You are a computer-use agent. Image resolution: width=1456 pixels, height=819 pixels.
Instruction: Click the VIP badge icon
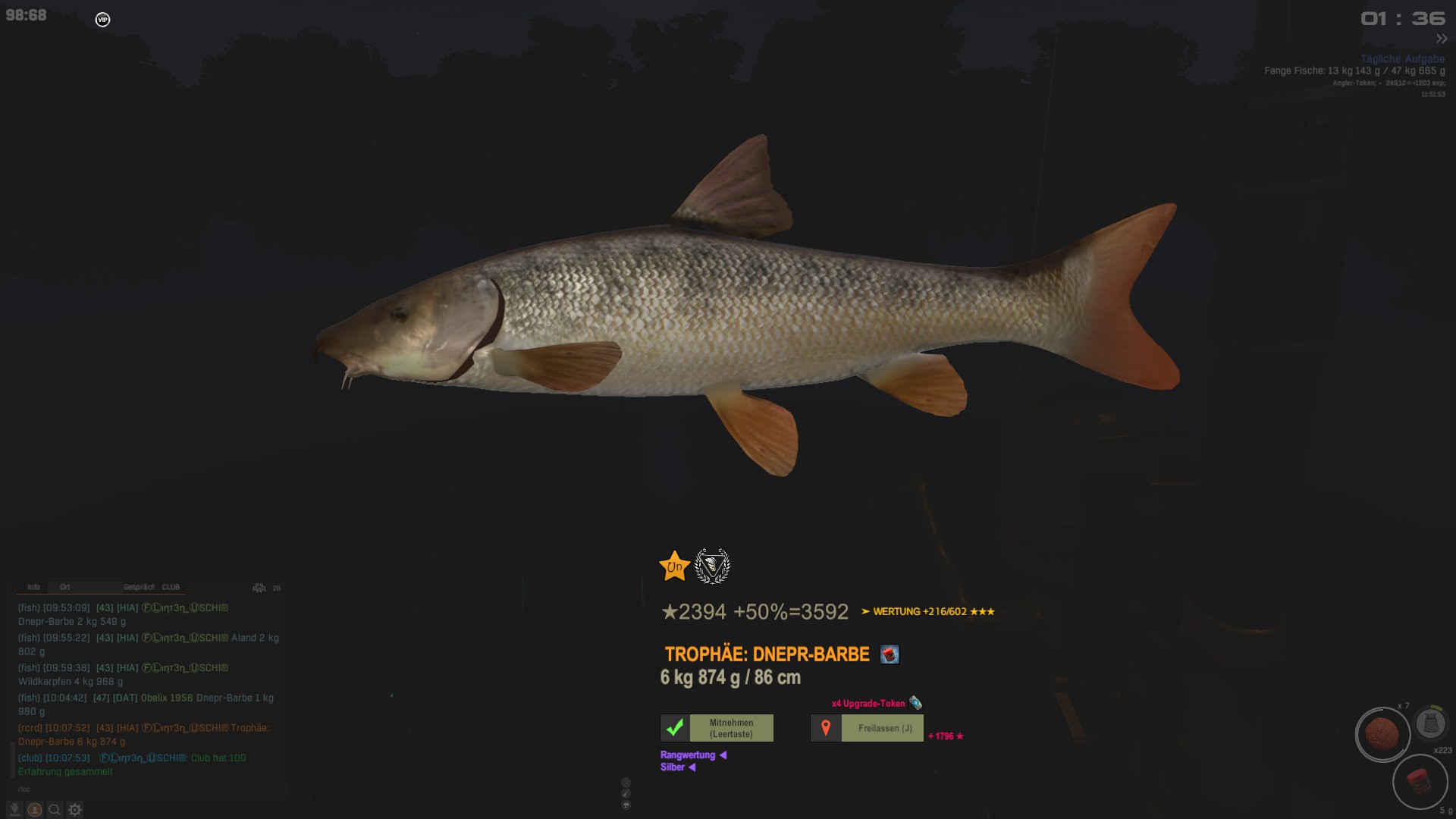pyautogui.click(x=102, y=20)
